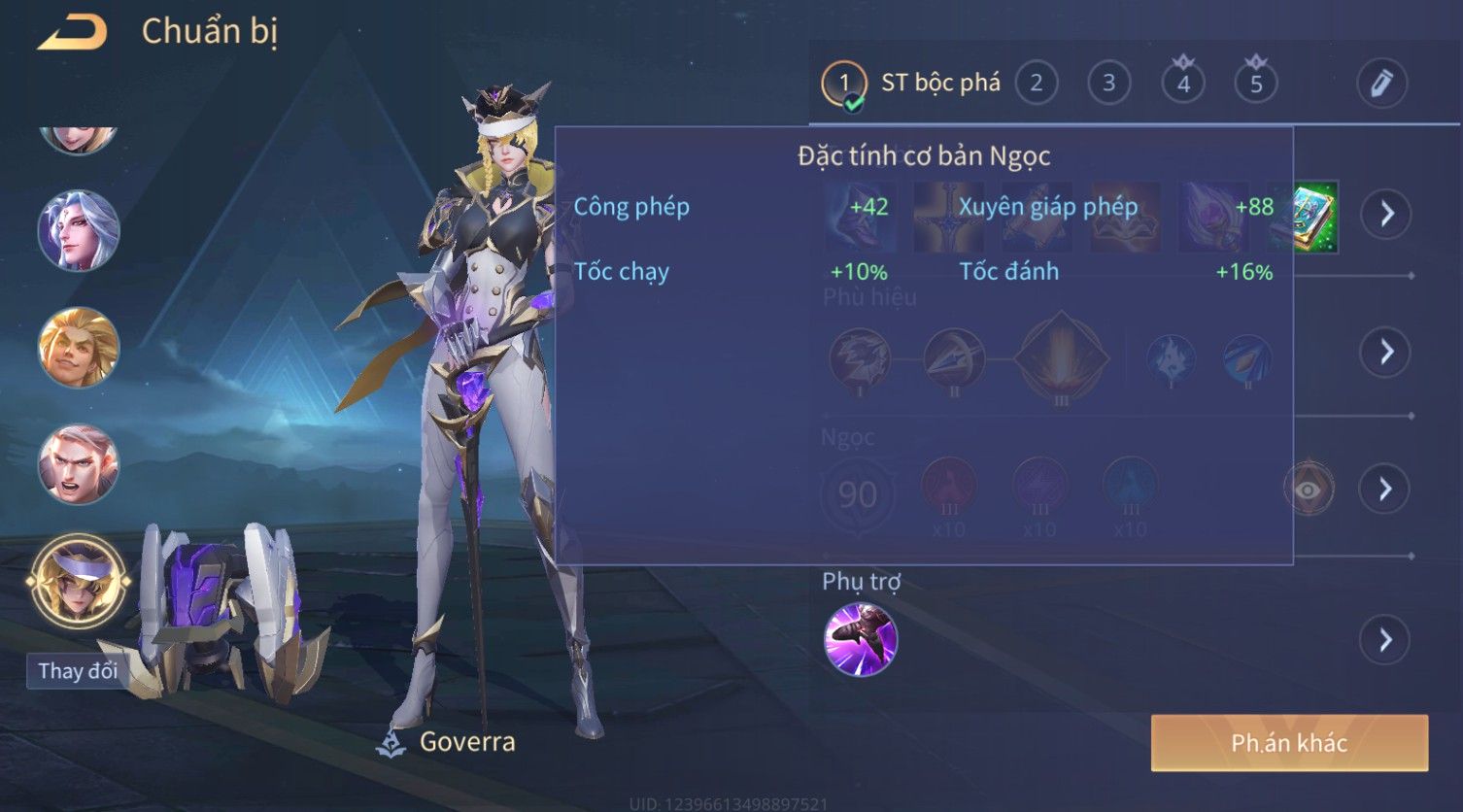Viewport: 1463px width, 812px height.
Task: Click the Phán khác button
Action: 1289,743
